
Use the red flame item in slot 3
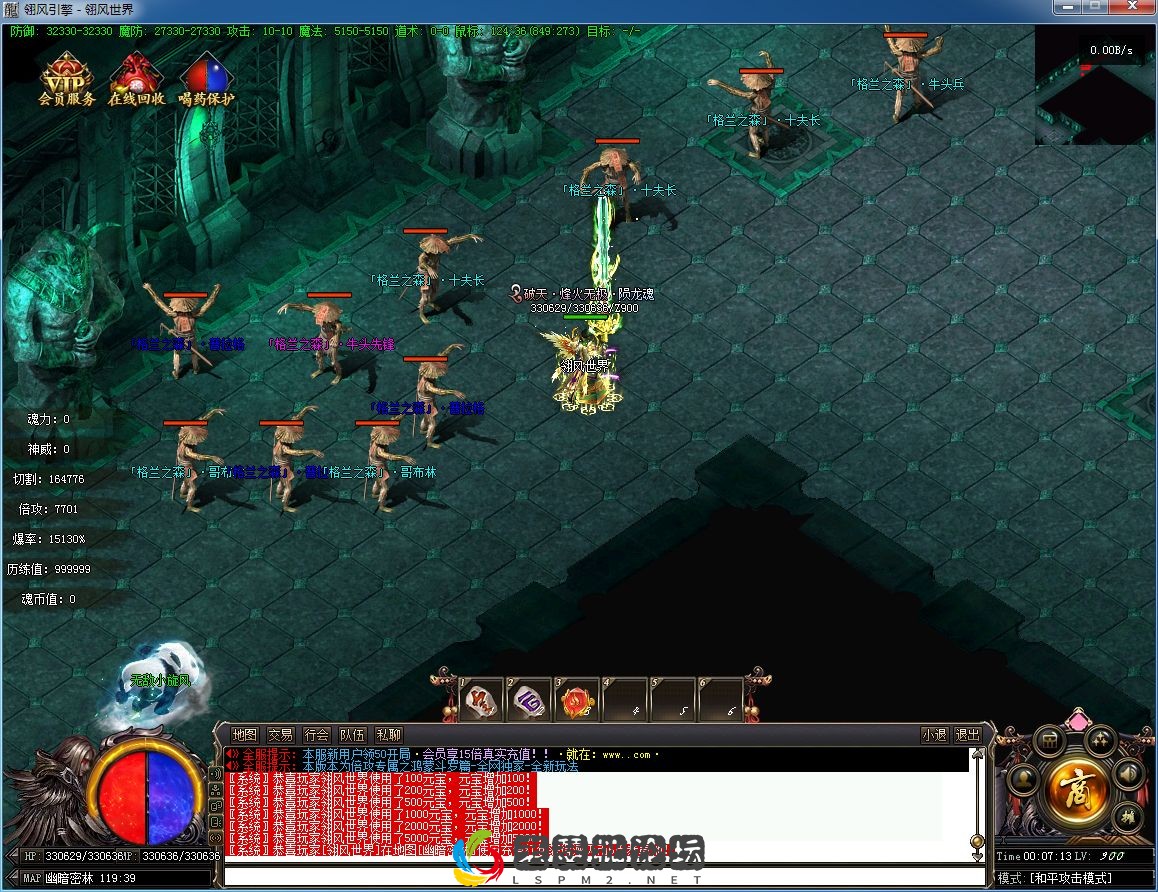click(577, 700)
